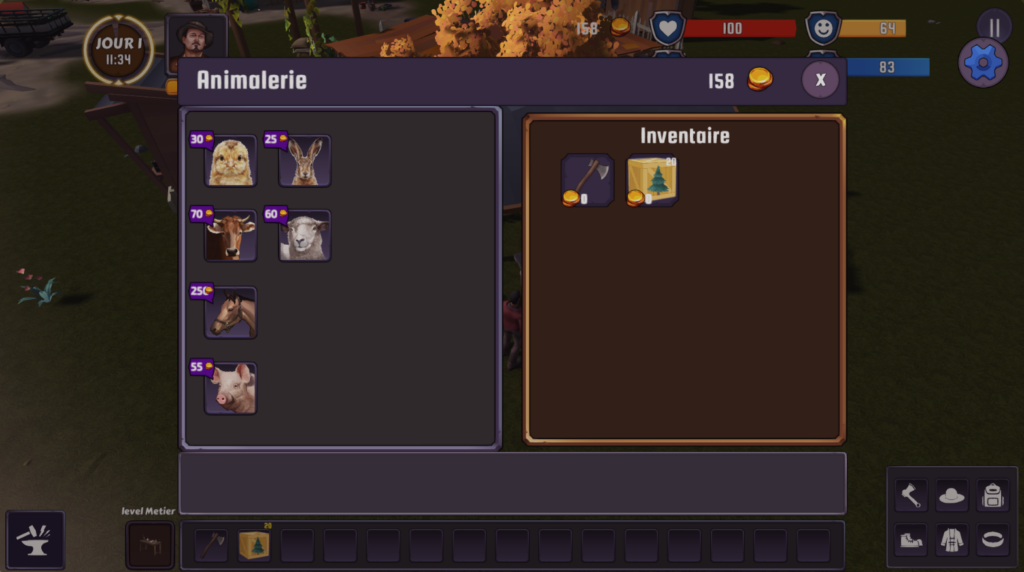1024x572 pixels.
Task: Click the wood crate in Inventaire panel
Action: pyautogui.click(x=653, y=180)
